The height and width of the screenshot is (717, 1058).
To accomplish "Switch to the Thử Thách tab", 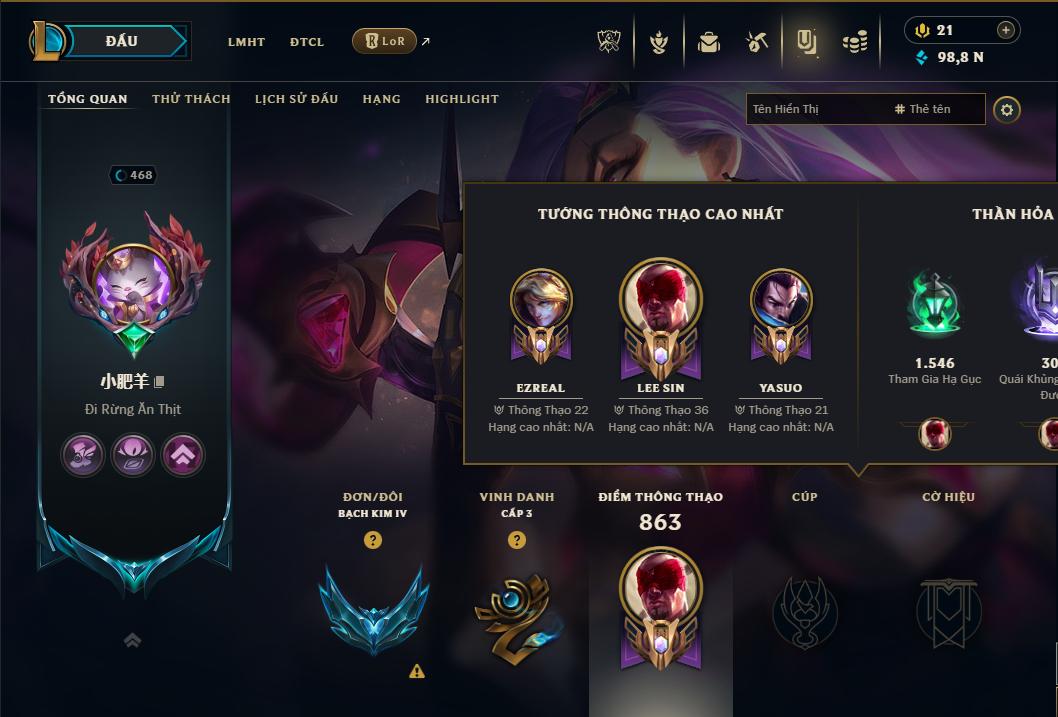I will [191, 99].
